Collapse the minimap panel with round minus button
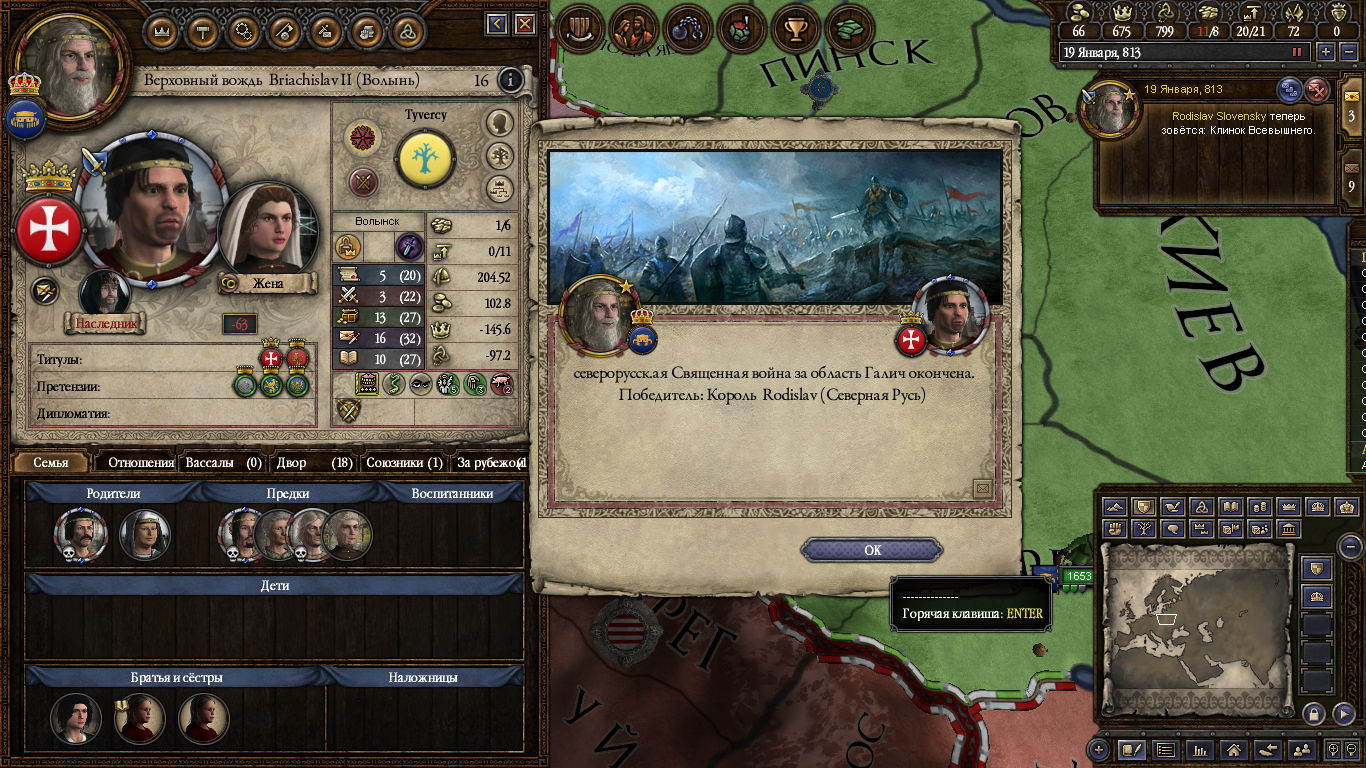The height and width of the screenshot is (768, 1366). click(x=1349, y=547)
